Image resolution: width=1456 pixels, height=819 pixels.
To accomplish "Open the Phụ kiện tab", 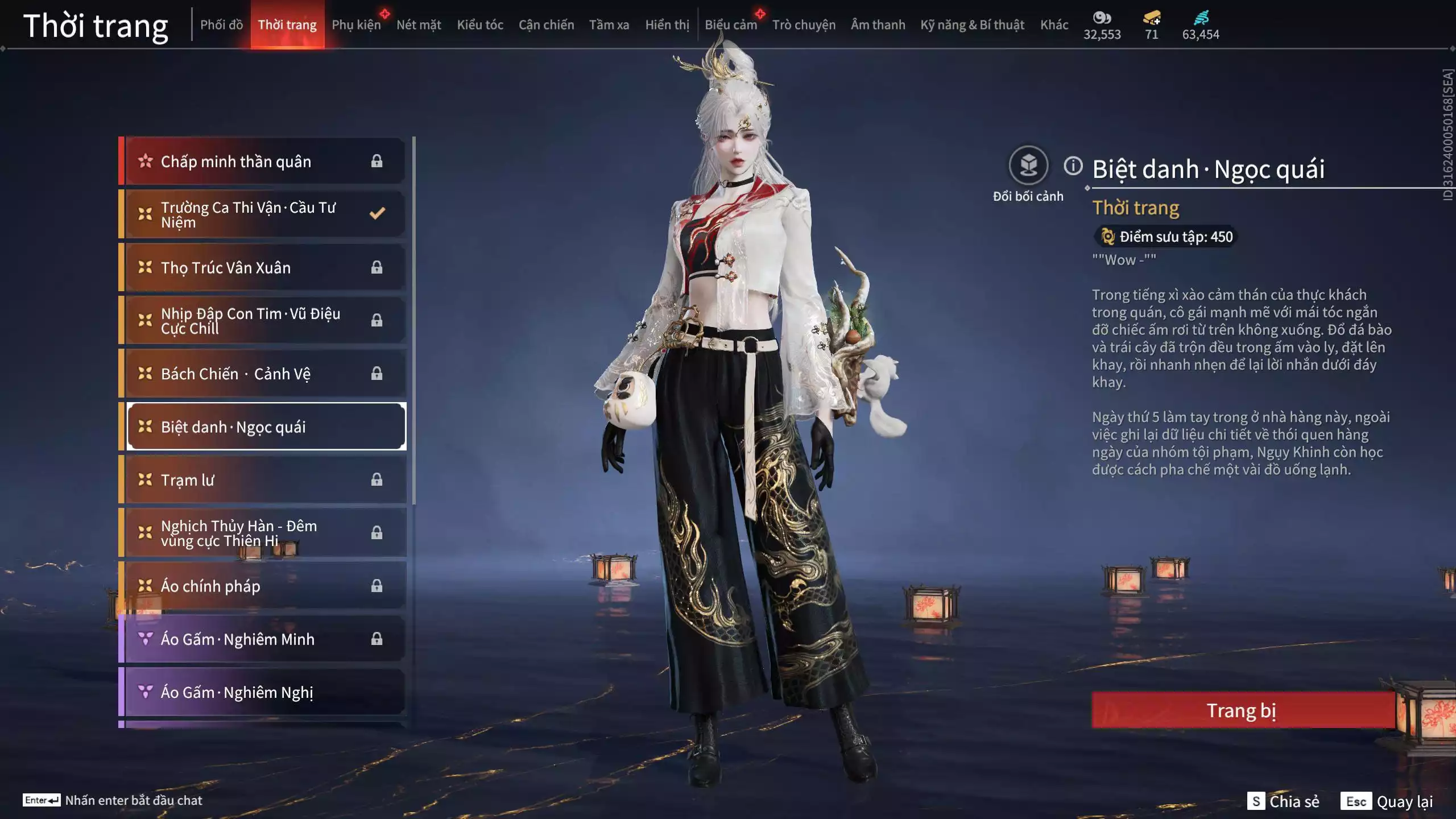I will tap(356, 25).
